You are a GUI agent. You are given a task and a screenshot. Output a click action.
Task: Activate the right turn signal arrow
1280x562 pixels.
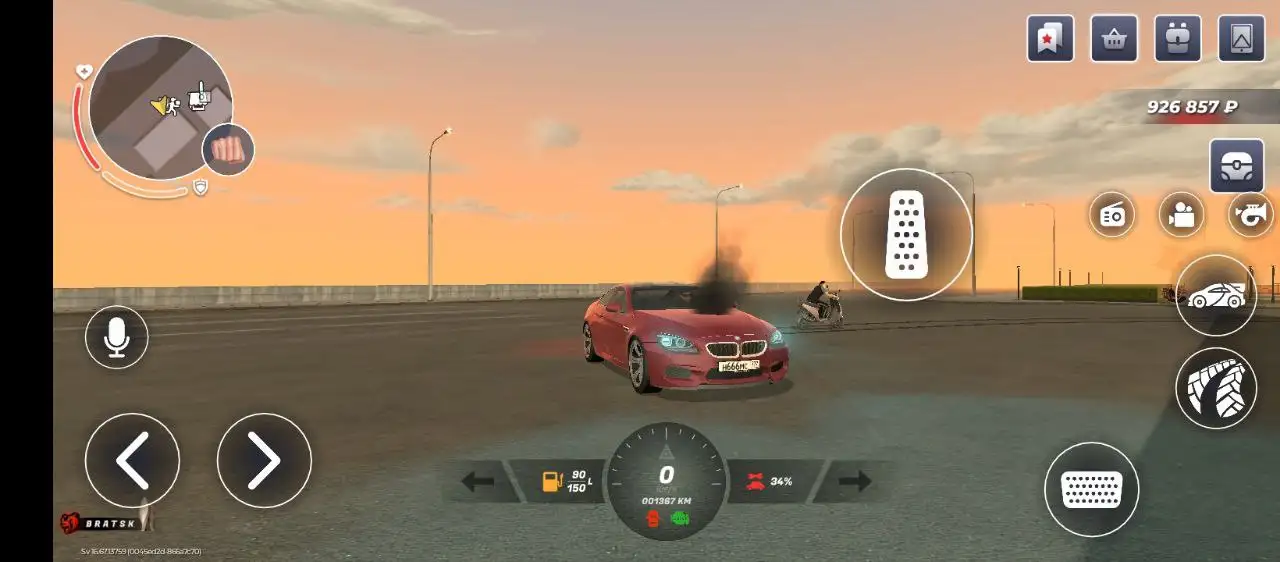click(x=855, y=482)
